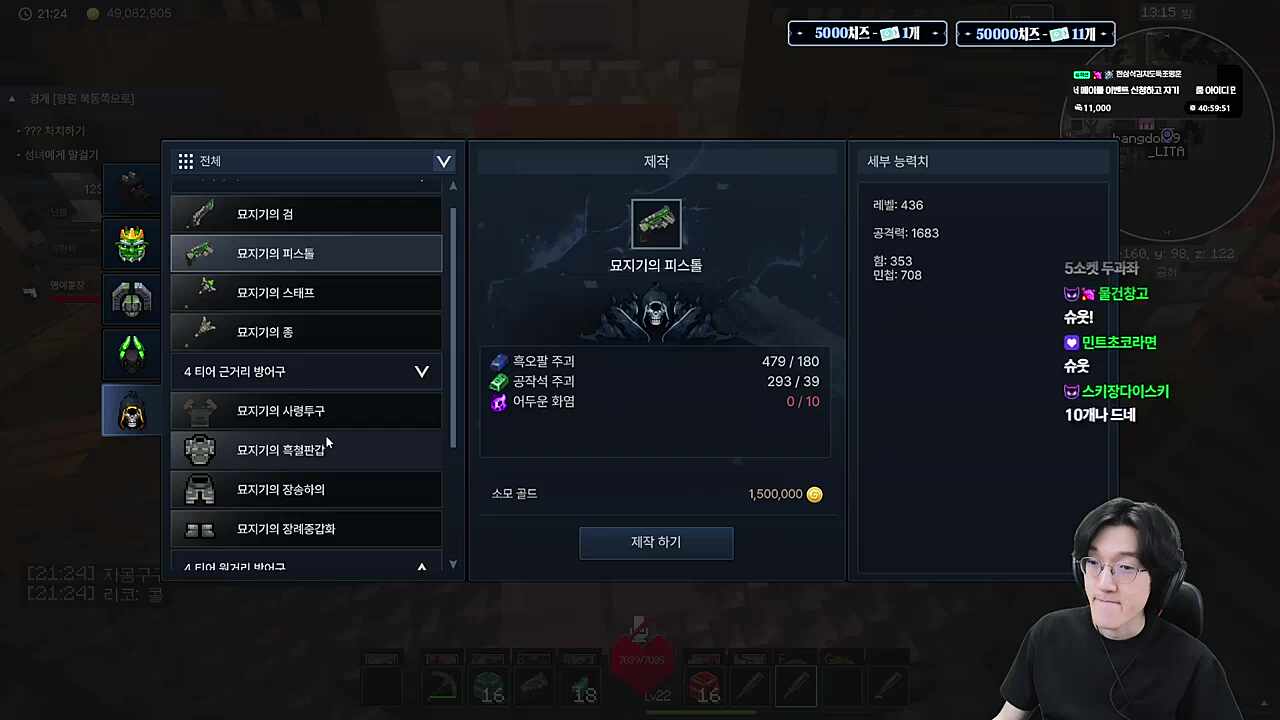This screenshot has width=1280, height=720.
Task: Click the 어두운 화염 material icon
Action: [x=500, y=401]
